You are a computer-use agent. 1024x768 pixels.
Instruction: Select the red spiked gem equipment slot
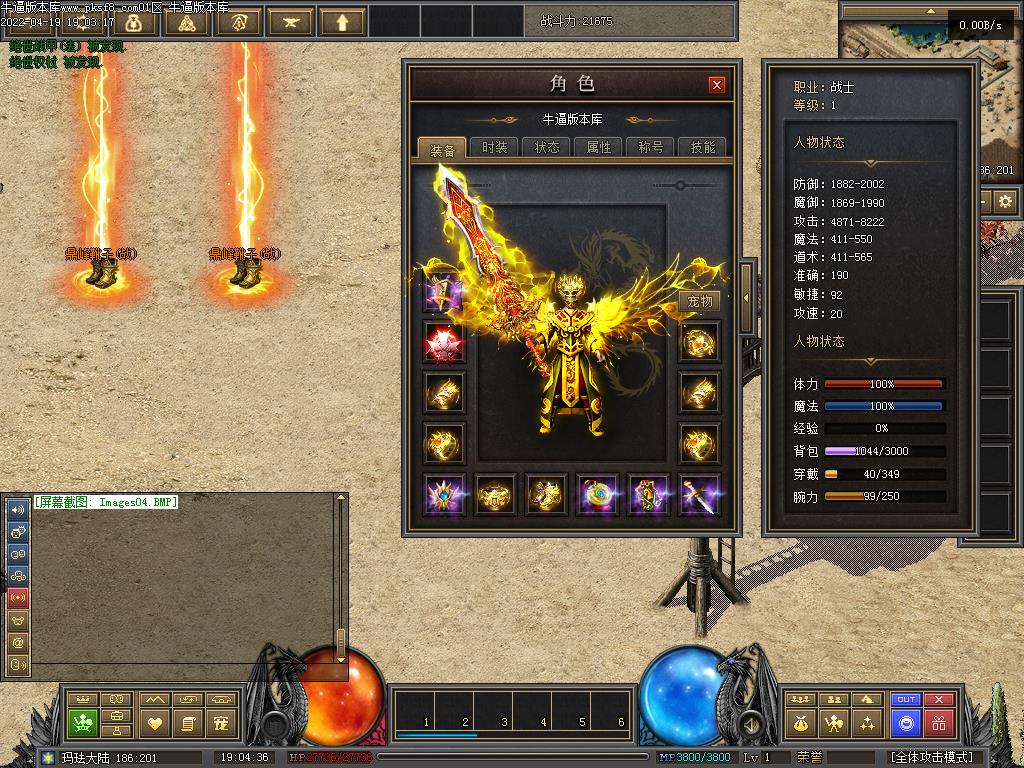tap(442, 343)
